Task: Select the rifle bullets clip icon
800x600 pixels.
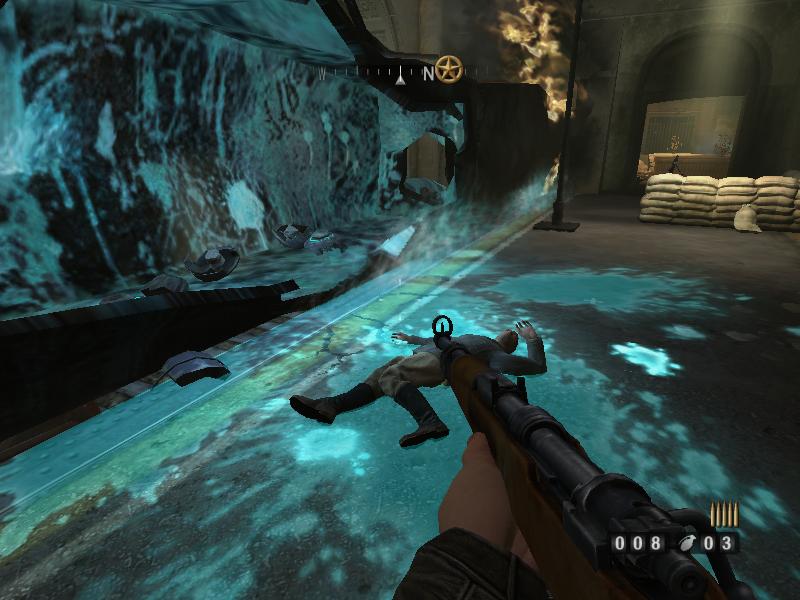Action: coord(722,515)
